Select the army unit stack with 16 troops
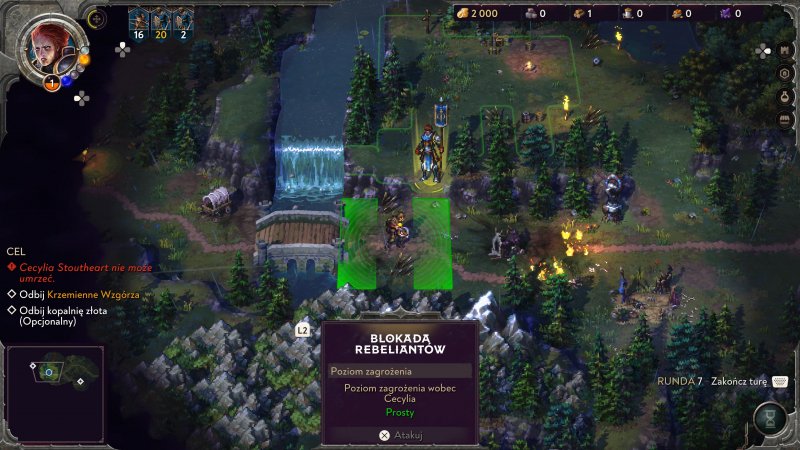This screenshot has width=800, height=450. point(139,24)
